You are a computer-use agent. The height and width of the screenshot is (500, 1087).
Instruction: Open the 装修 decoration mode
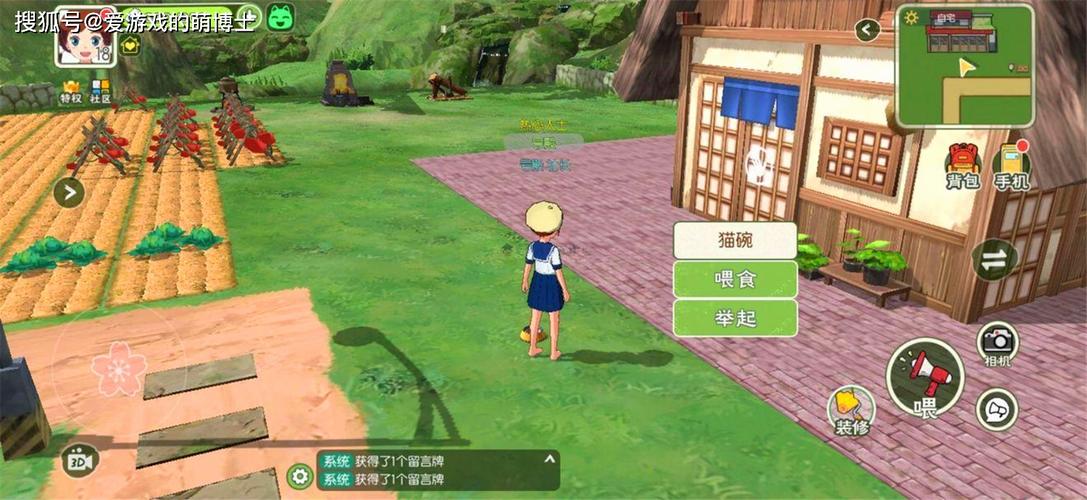click(x=851, y=409)
